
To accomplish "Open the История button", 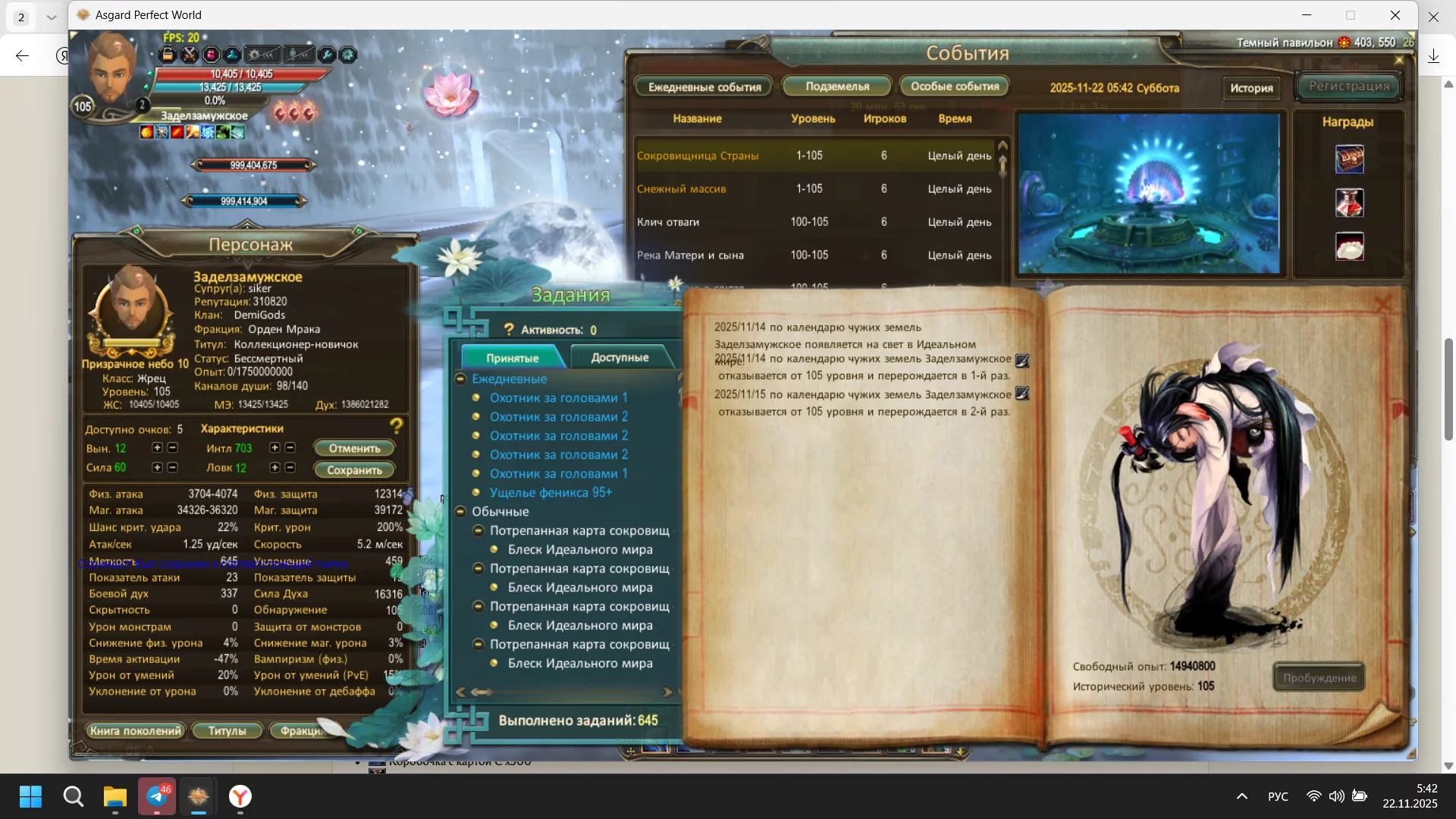I will [x=1251, y=88].
